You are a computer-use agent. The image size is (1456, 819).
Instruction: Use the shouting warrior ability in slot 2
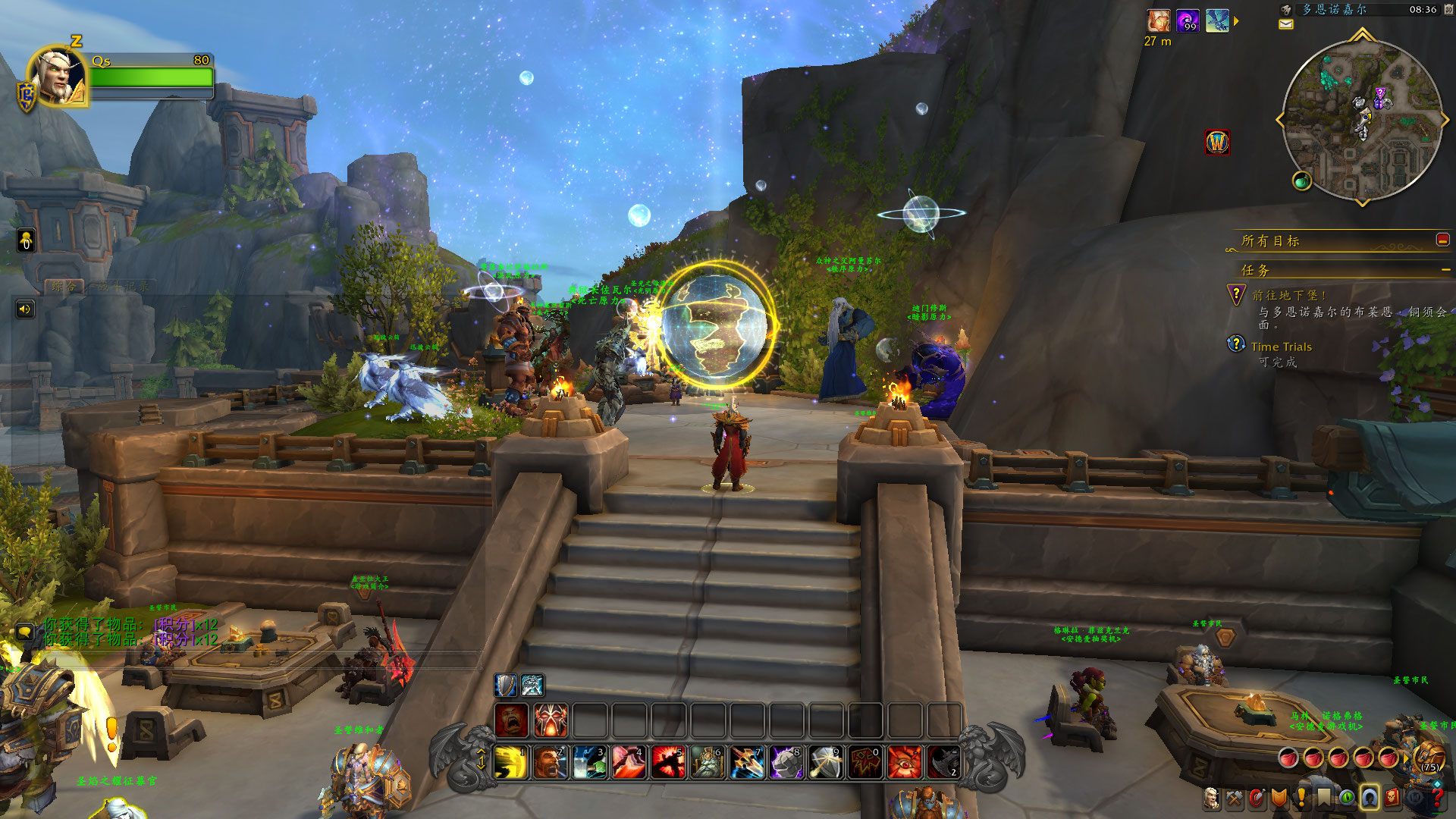551,762
